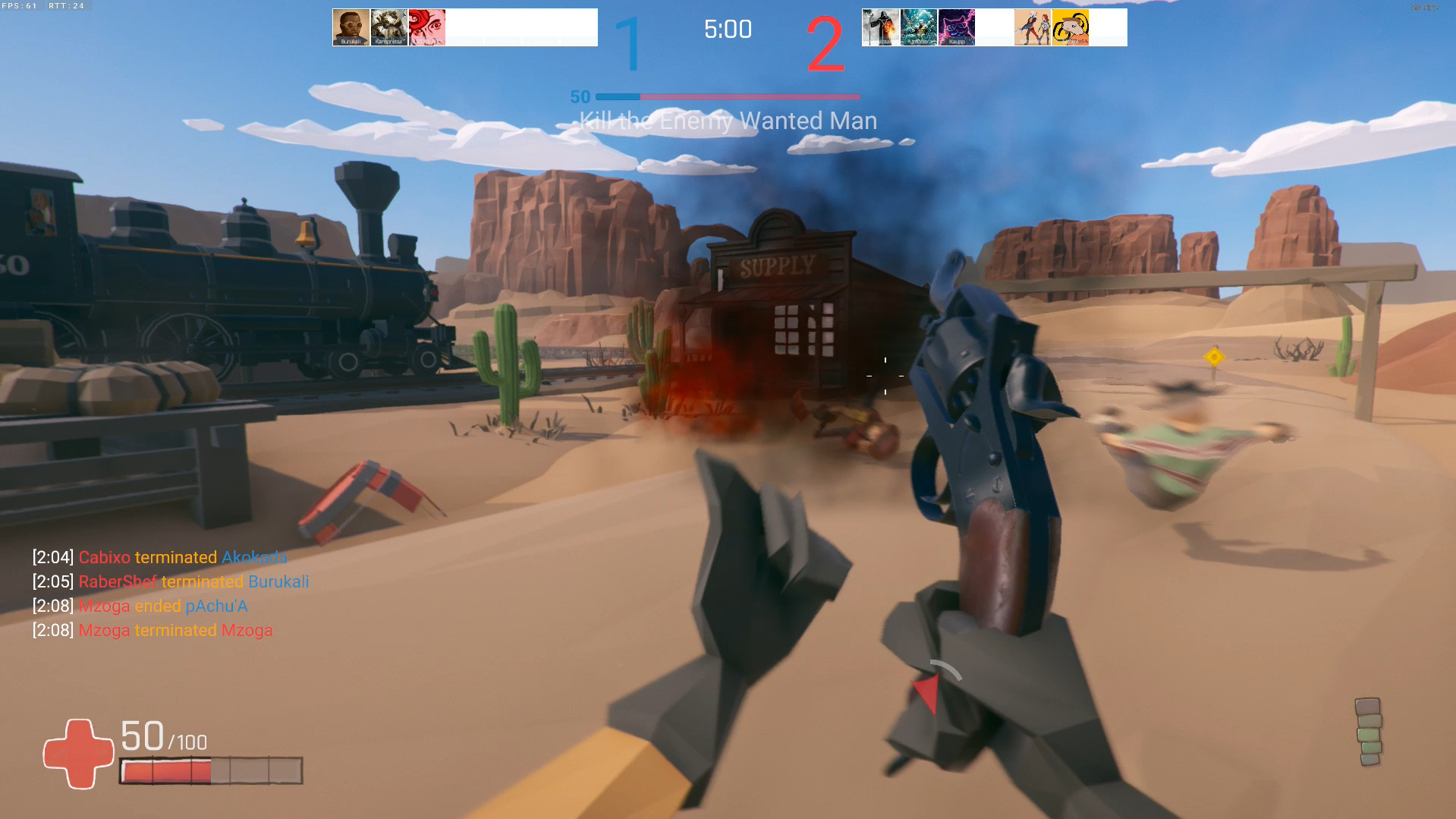Click the FPS counter top left
1456x819 pixels.
click(19, 5)
